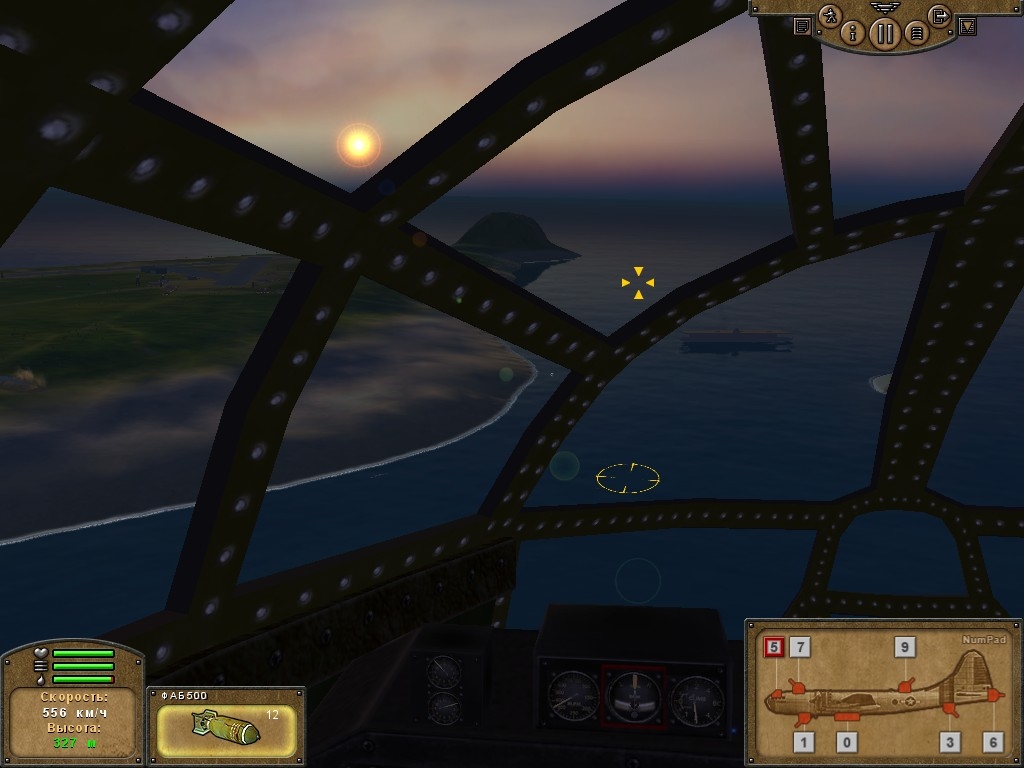Pause the game with the pause button
The width and height of the screenshot is (1024, 768).
884,33
